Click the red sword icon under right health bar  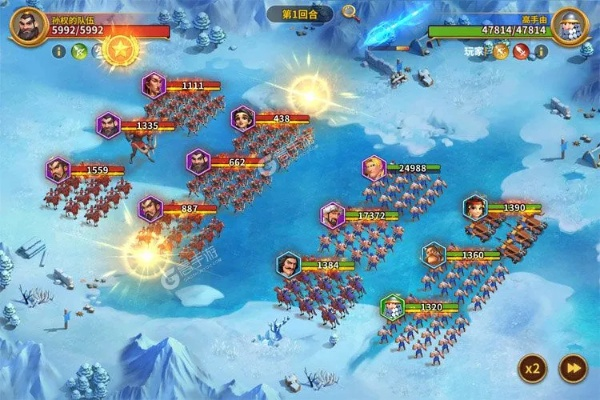click(x=520, y=51)
